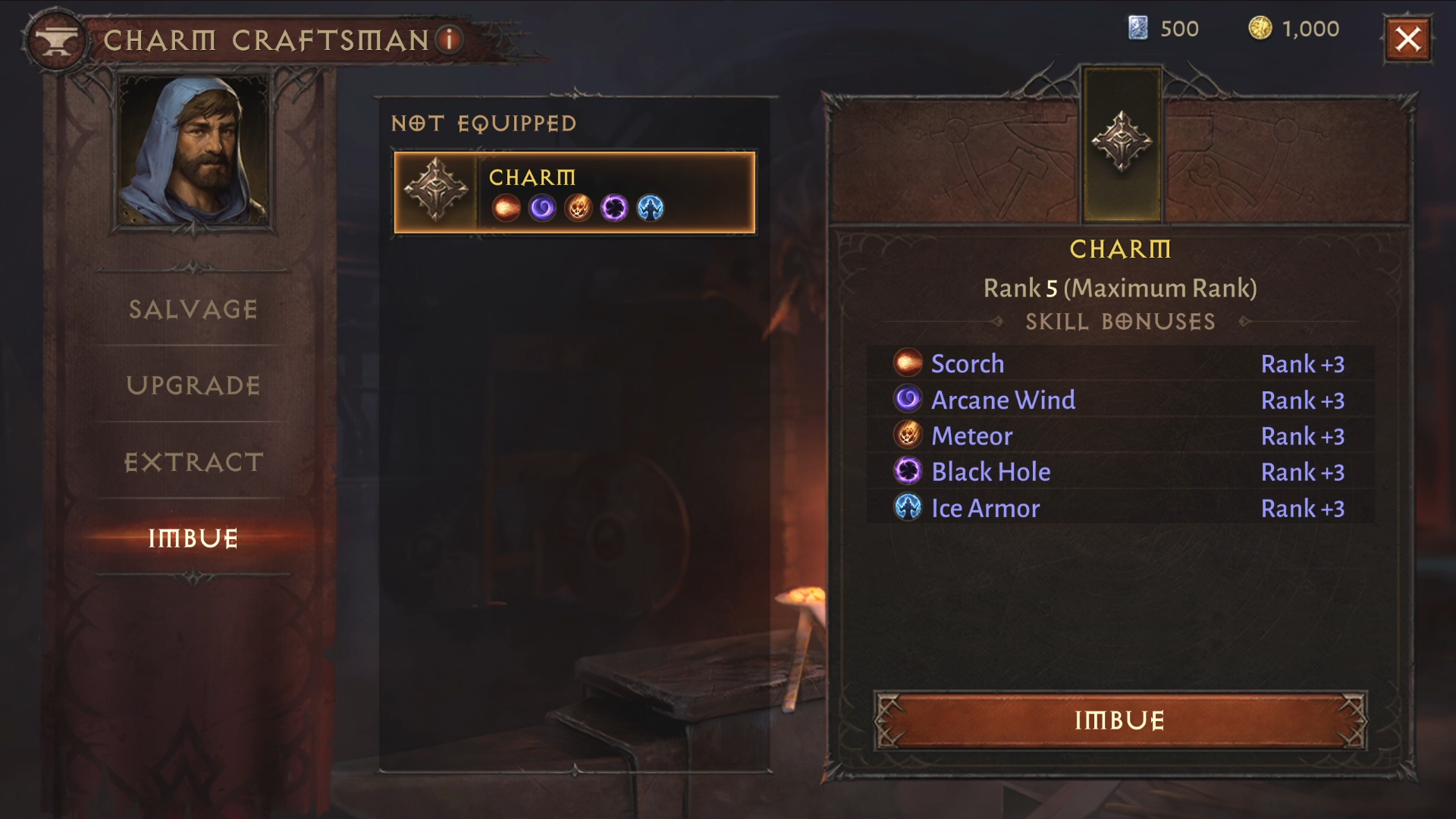1456x819 pixels.
Task: Open the Upgrade section
Action: pos(192,386)
